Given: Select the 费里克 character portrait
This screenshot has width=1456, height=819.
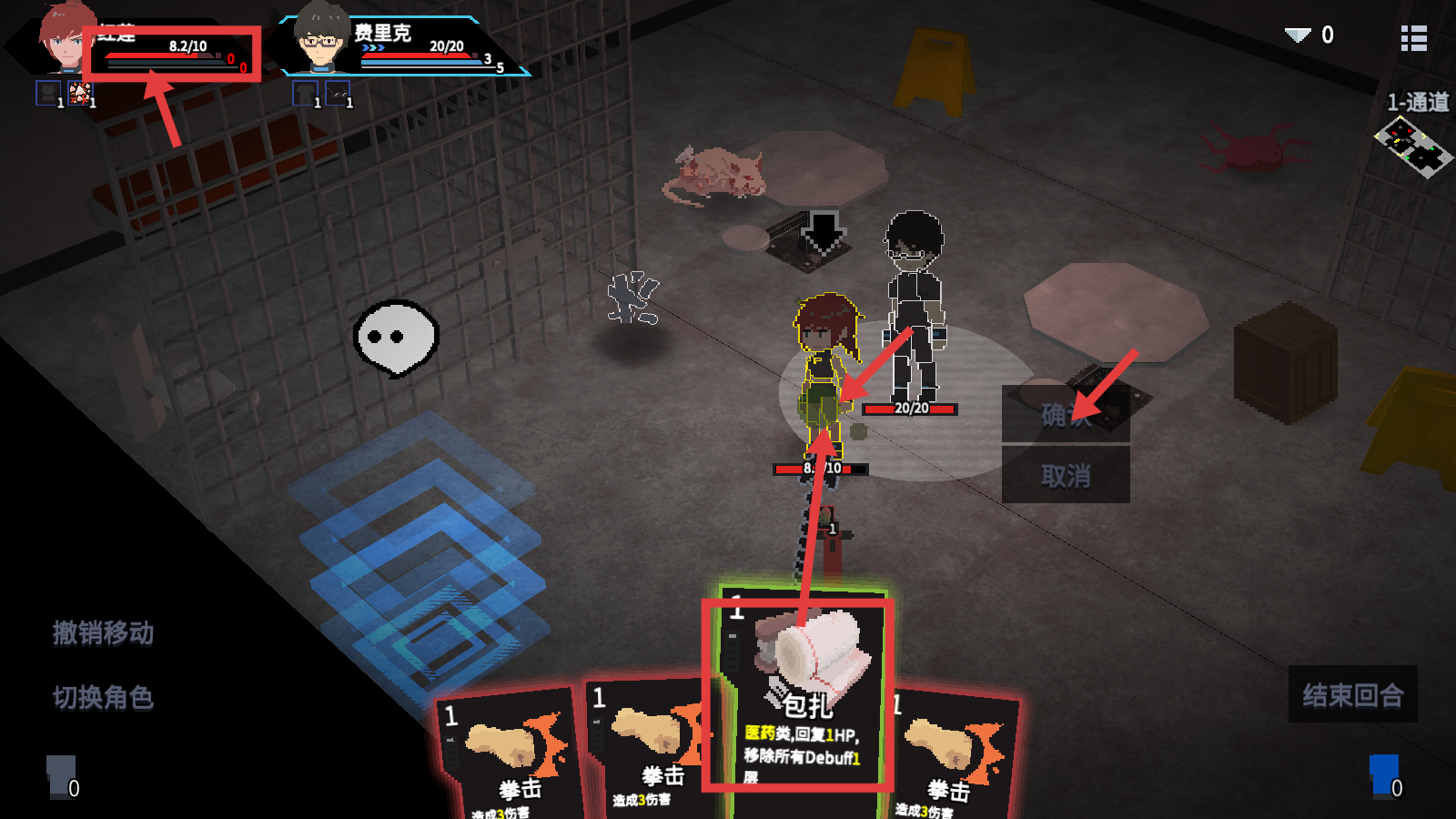Looking at the screenshot, I should pyautogui.click(x=320, y=38).
